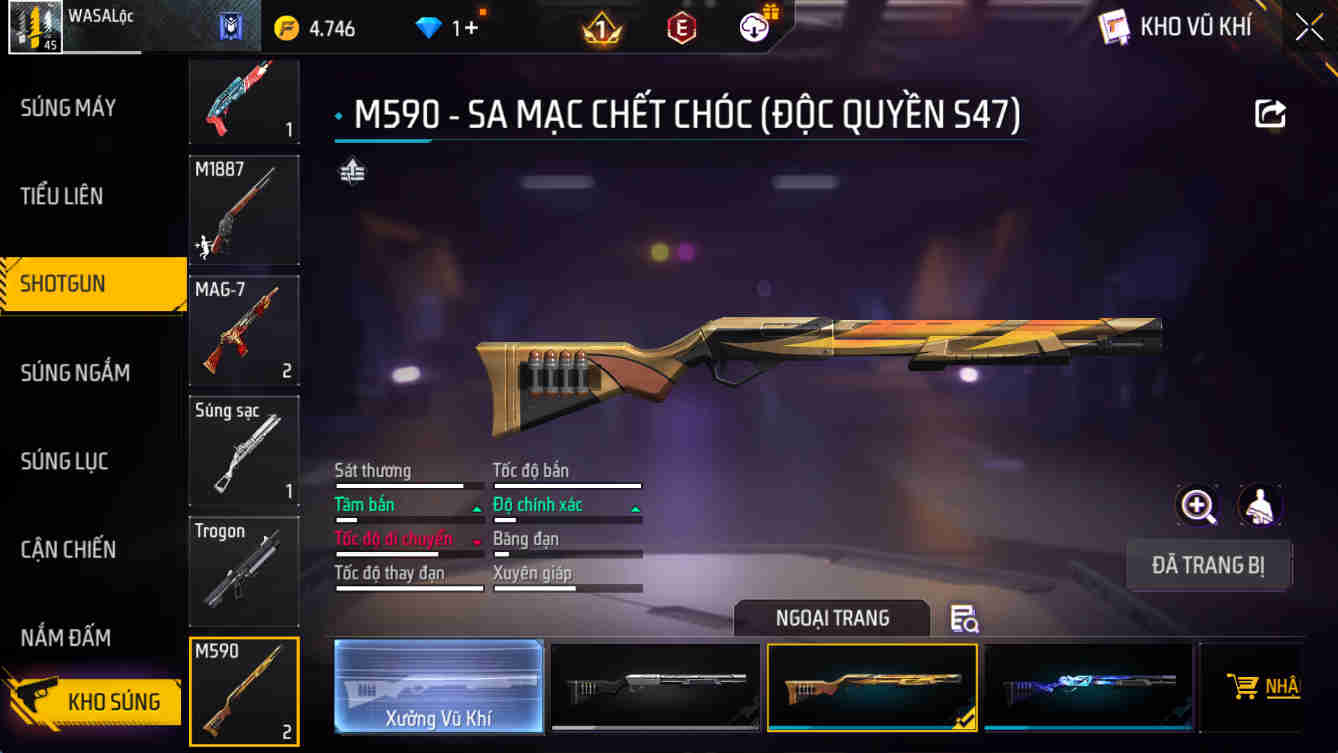This screenshot has width=1338, height=753.
Task: Click the weapon upgrade icon under the title
Action: pyautogui.click(x=351, y=172)
